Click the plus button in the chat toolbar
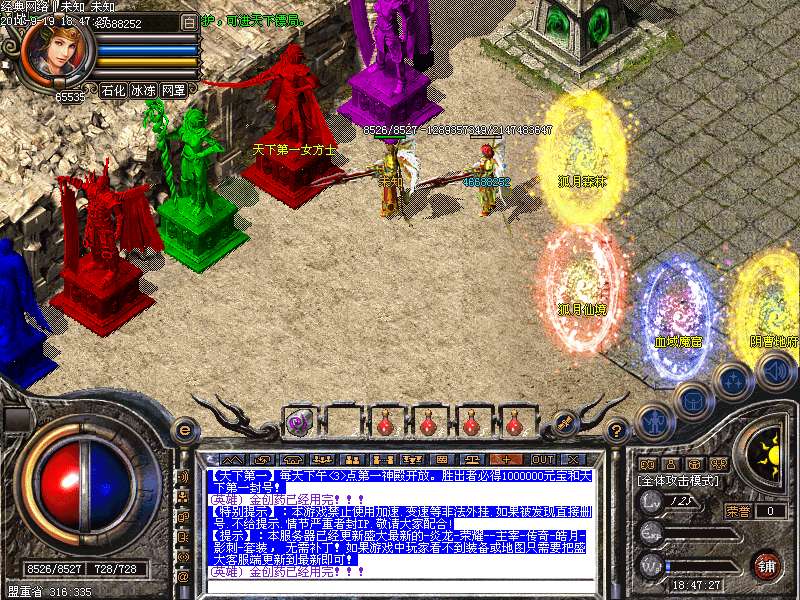The image size is (800, 600). 504,459
